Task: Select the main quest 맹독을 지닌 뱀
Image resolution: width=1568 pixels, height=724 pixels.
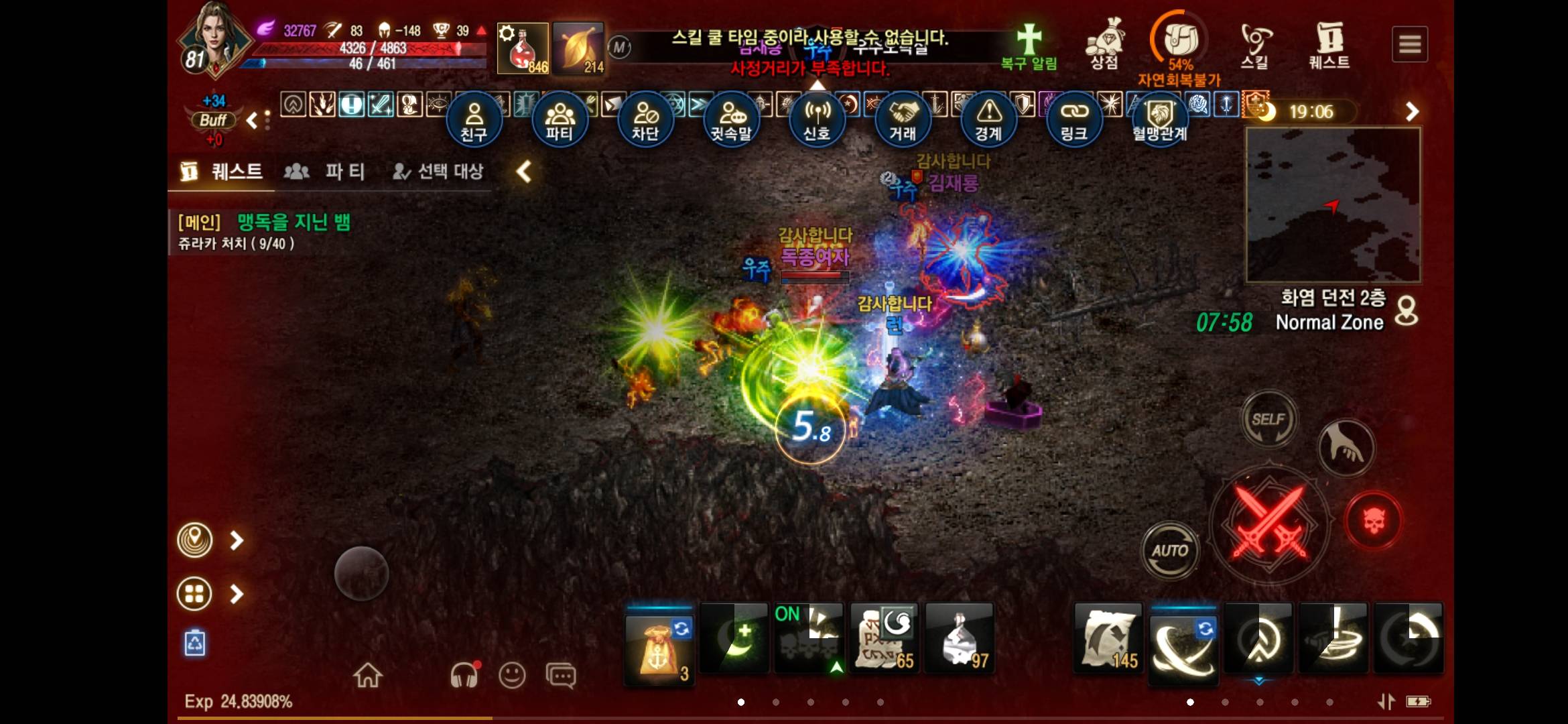Action: [x=293, y=223]
